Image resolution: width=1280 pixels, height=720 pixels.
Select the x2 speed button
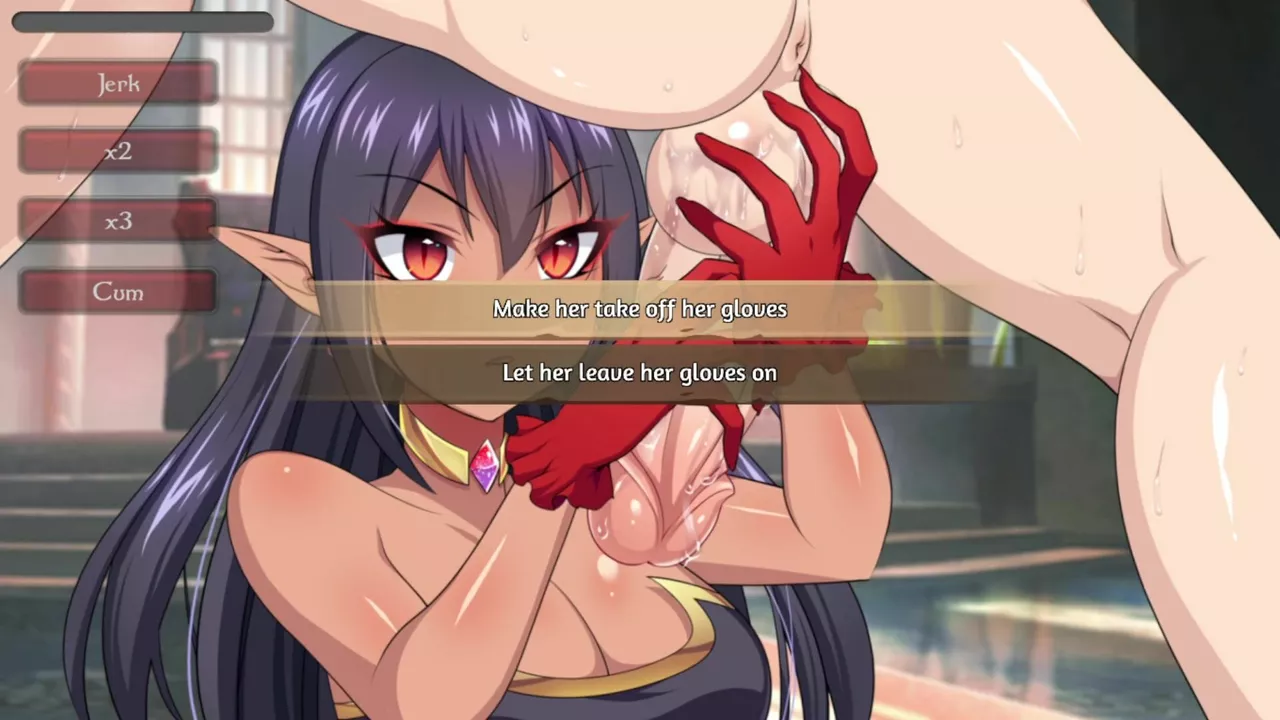[x=118, y=151]
